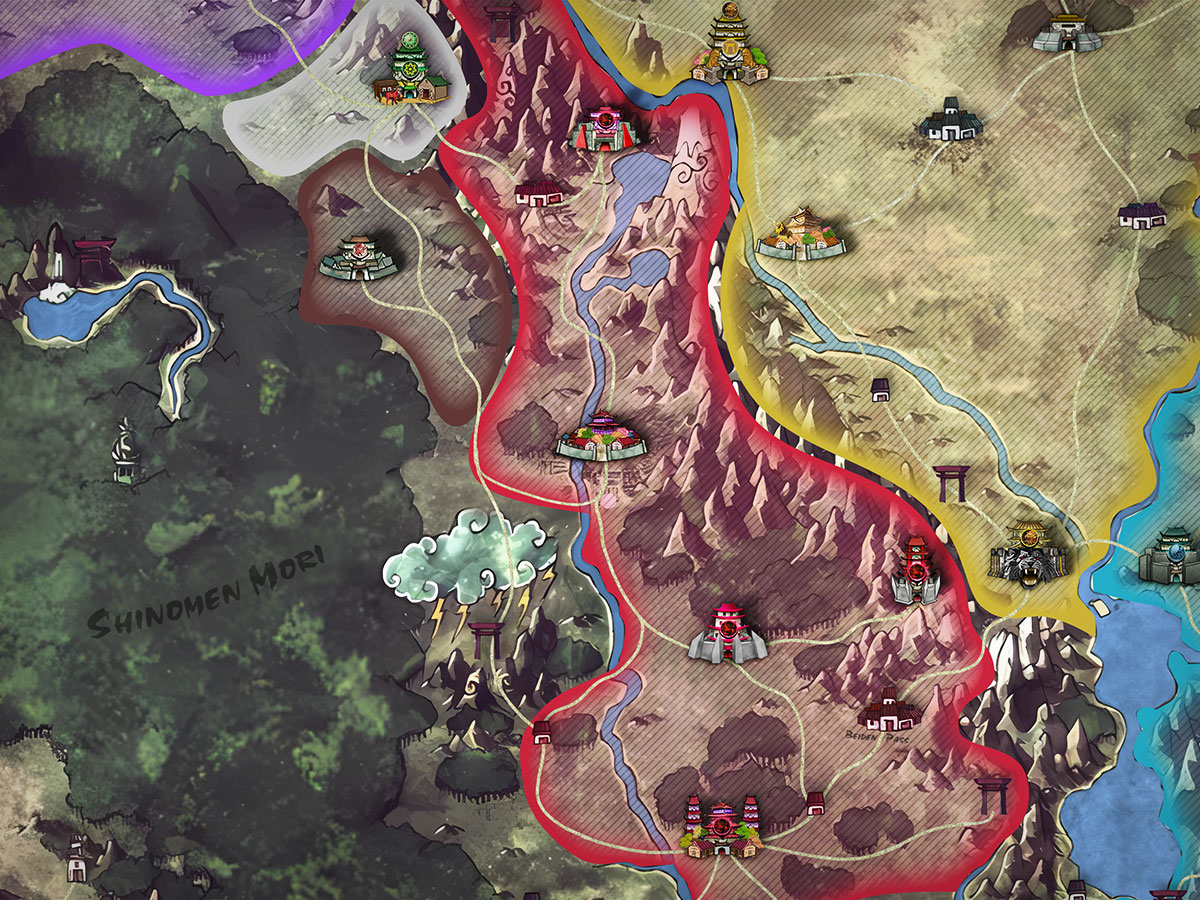This screenshot has height=900, width=1200.
Task: Select the orange-roofed walled town in the yellow province
Action: point(800,234)
